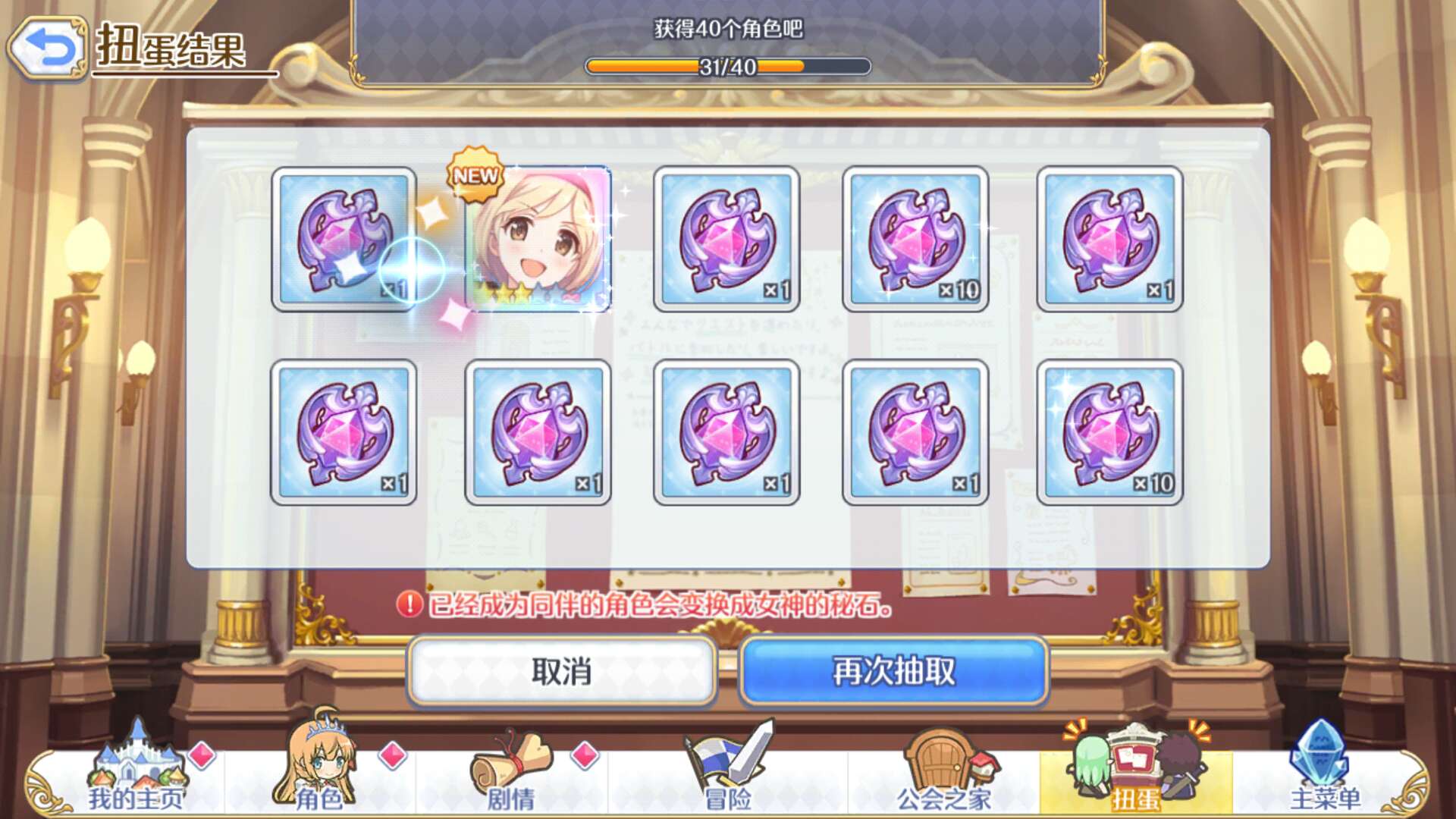Click the NEW badge on the character card
The height and width of the screenshot is (819, 1456).
(x=475, y=176)
